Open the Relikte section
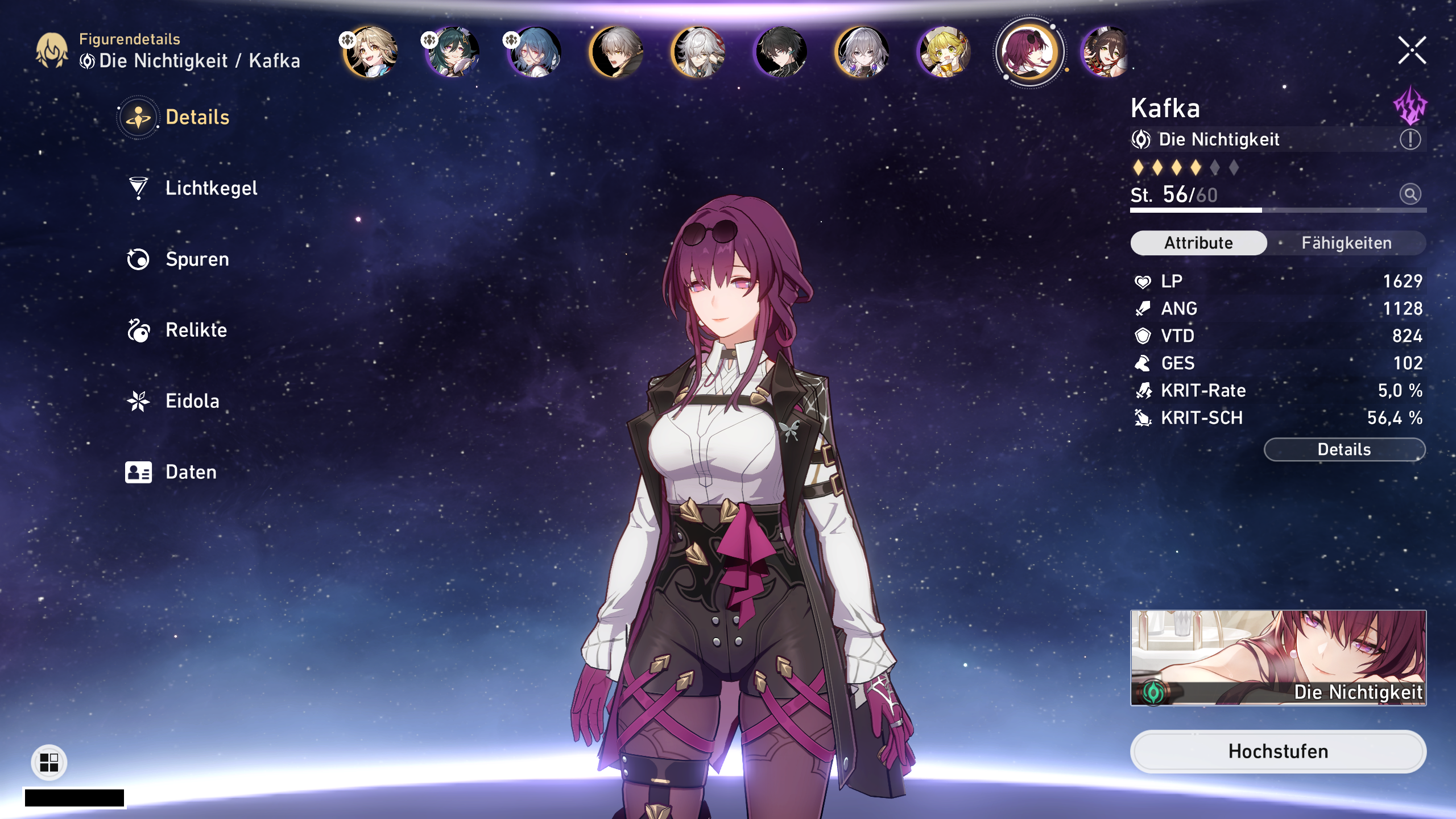The height and width of the screenshot is (819, 1456). pos(196,330)
